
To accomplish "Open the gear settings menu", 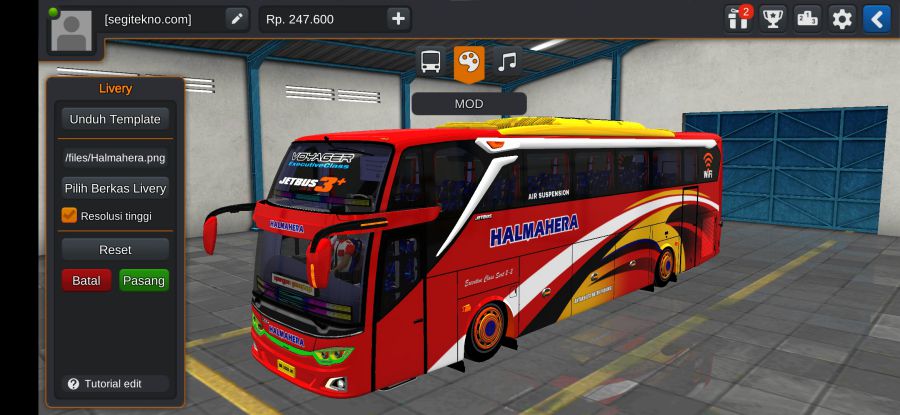I will pos(843,19).
